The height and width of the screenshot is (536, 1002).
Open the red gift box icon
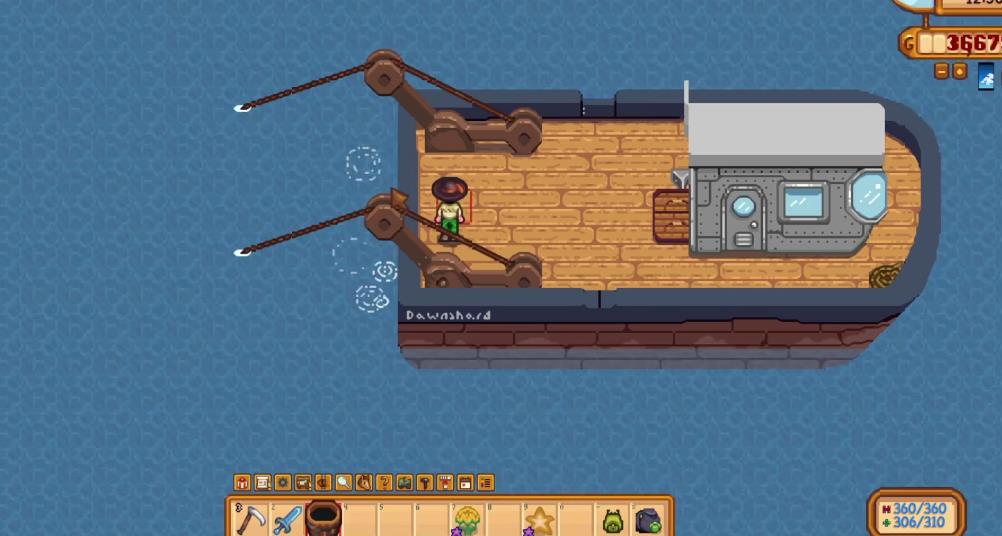242,483
